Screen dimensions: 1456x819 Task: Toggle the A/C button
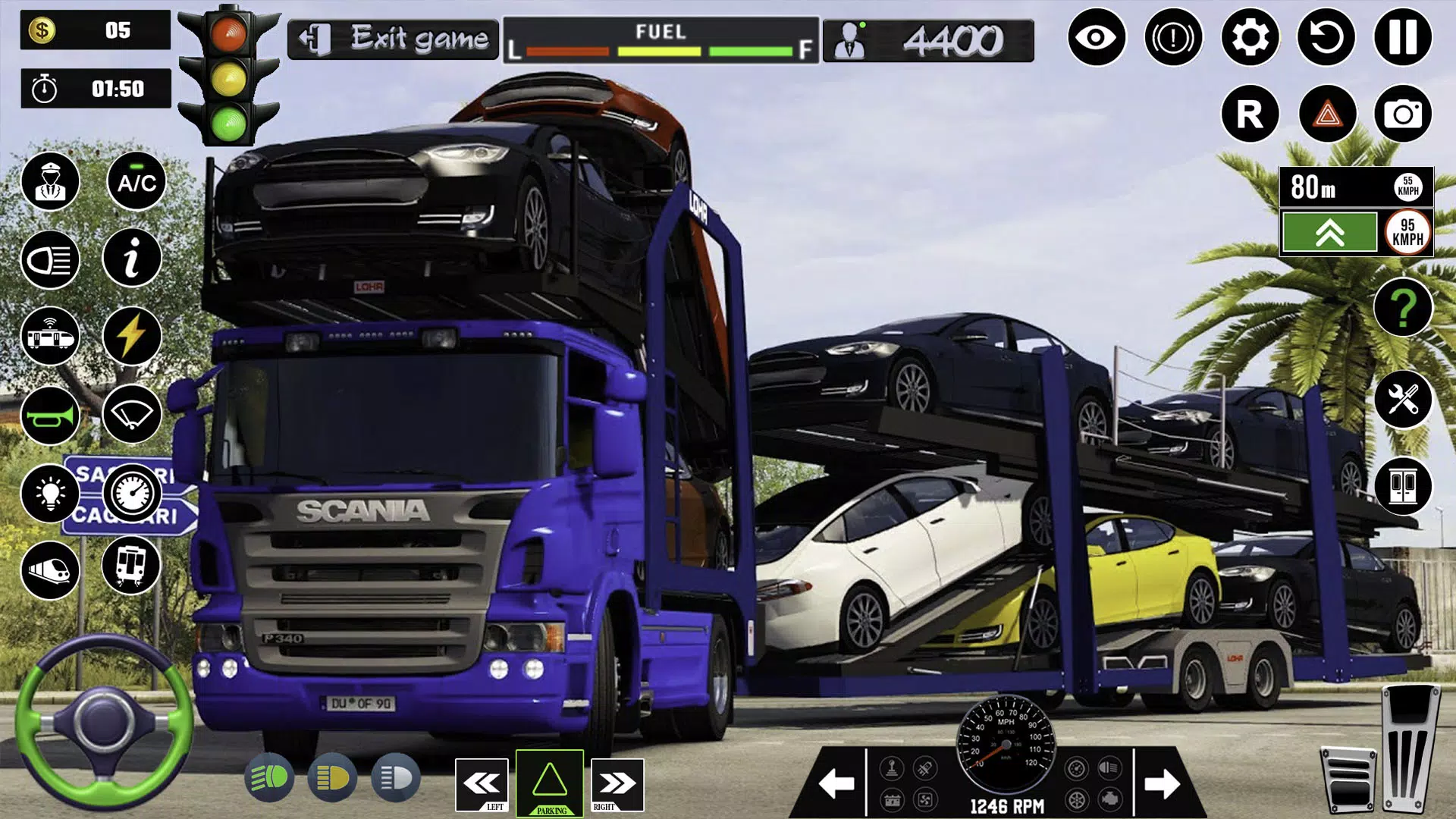coord(136,182)
